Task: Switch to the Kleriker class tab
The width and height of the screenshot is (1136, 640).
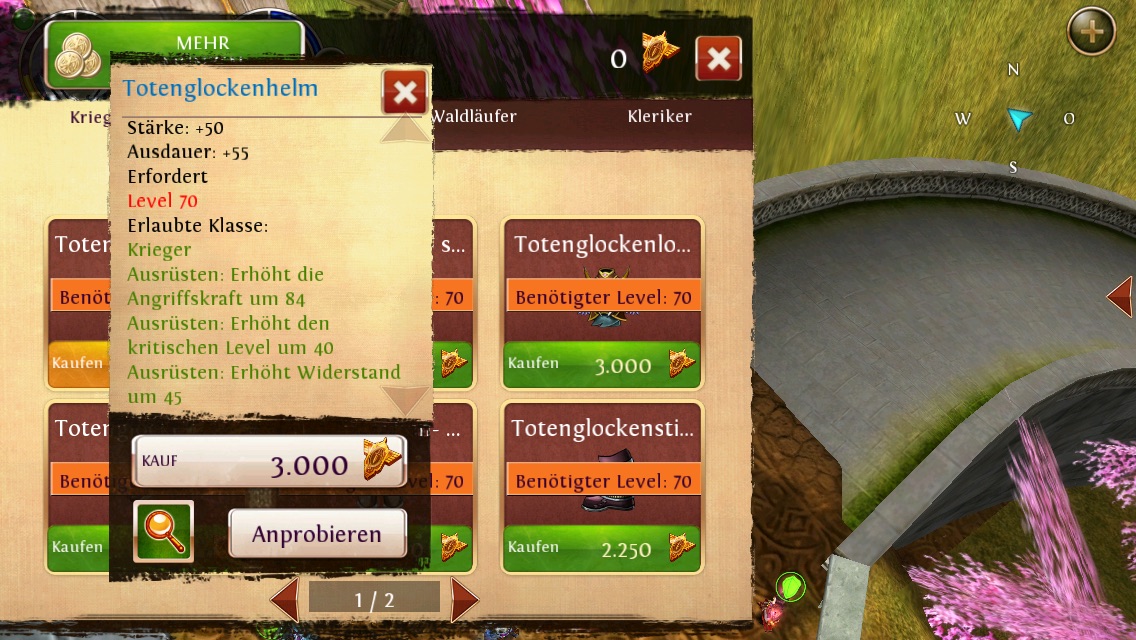Action: click(x=659, y=117)
